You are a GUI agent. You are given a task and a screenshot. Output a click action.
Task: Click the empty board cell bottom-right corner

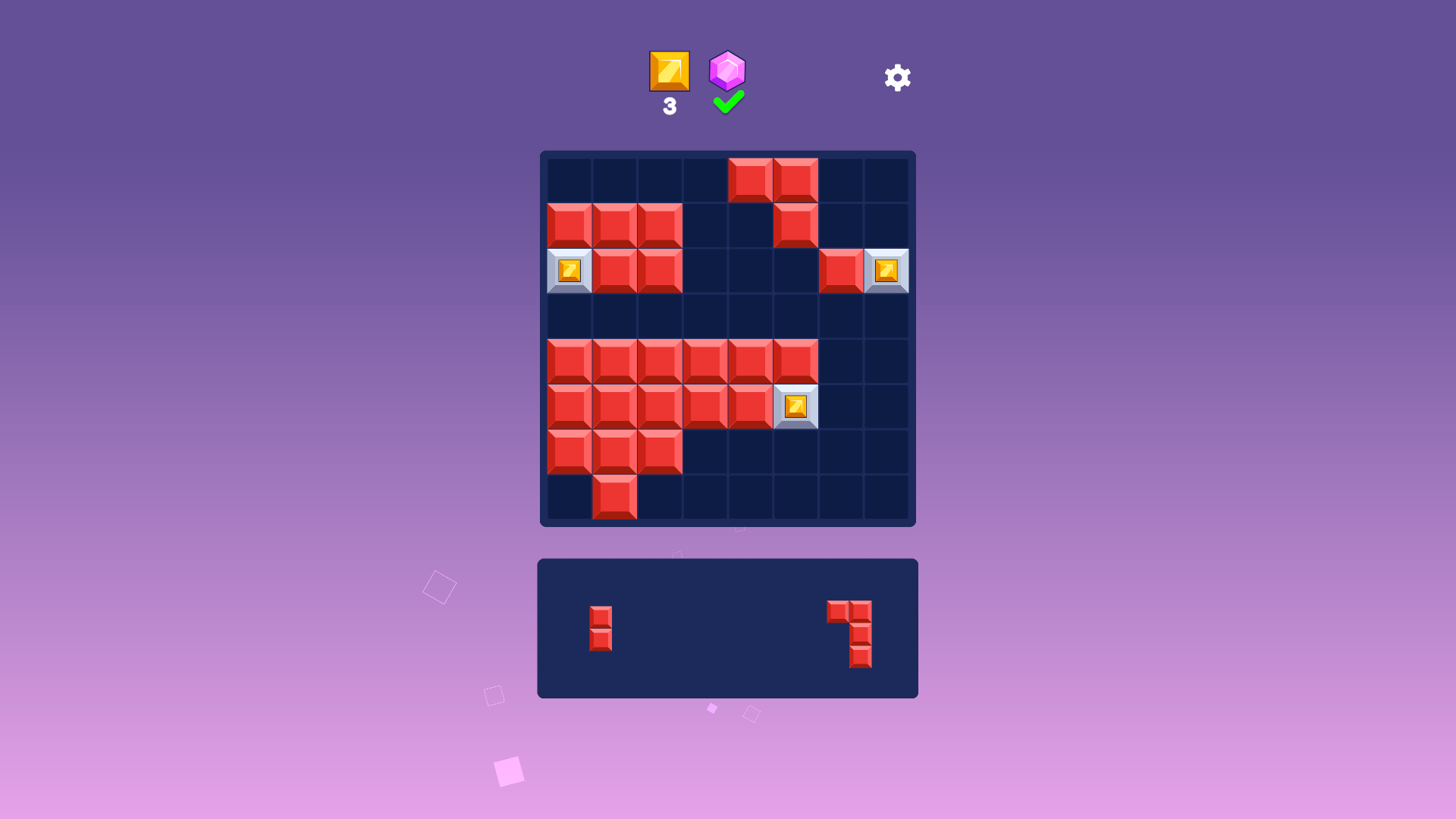point(886,497)
